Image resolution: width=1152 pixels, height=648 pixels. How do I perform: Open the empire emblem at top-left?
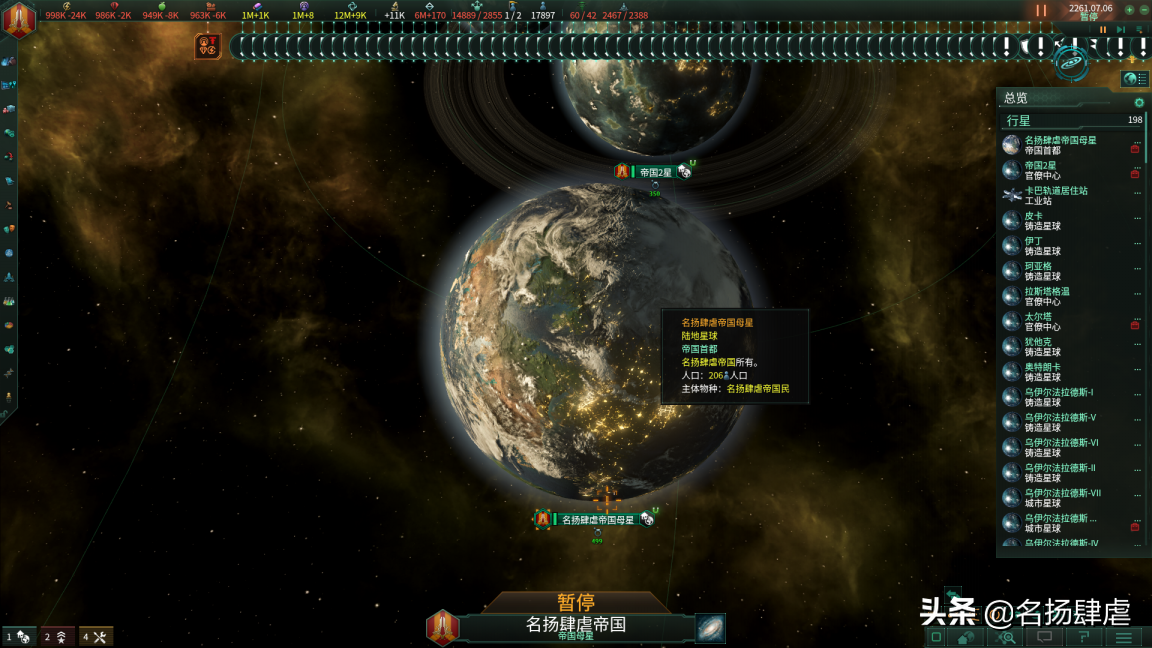(x=19, y=19)
